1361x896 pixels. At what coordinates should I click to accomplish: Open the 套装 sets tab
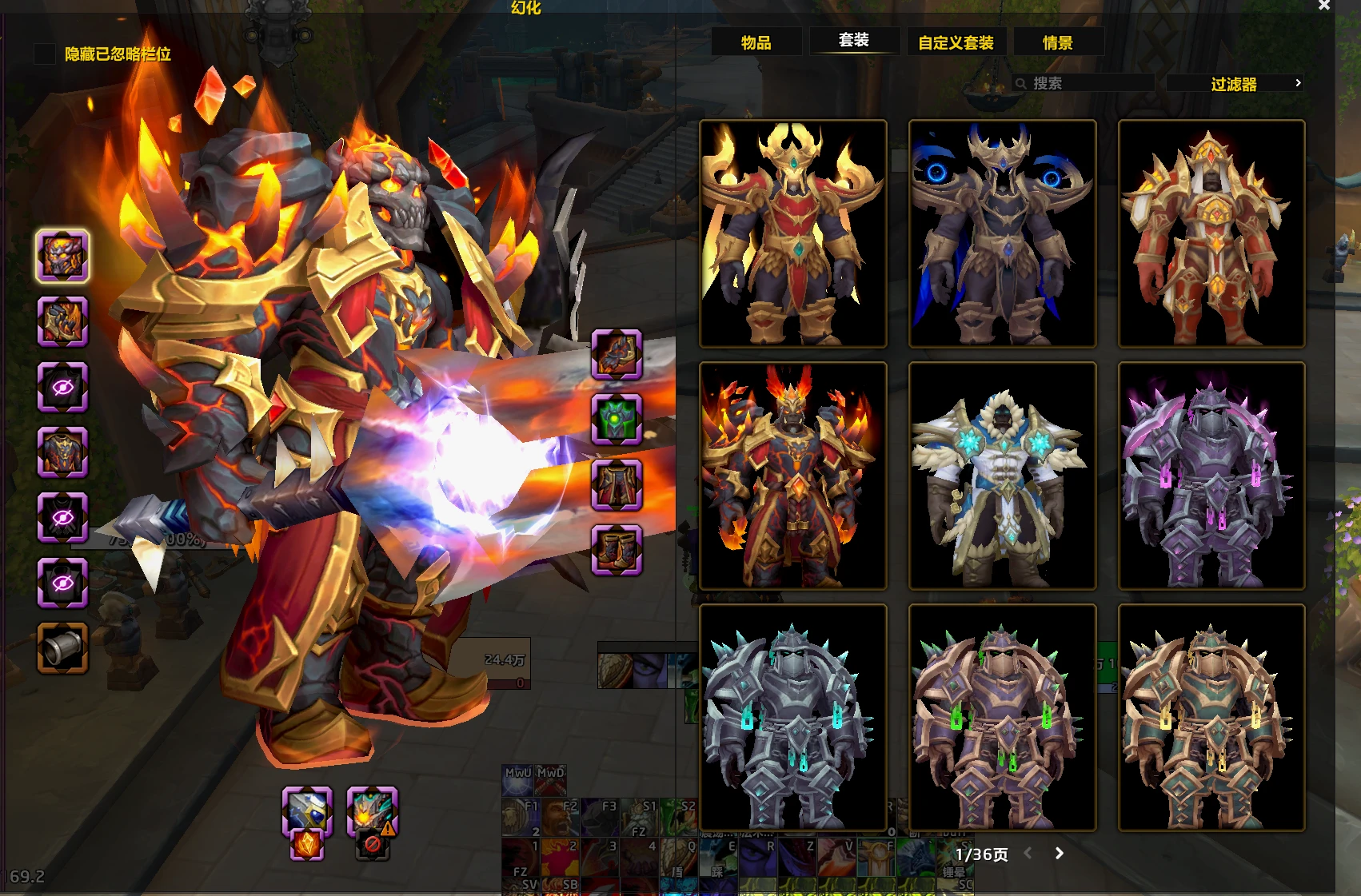tap(854, 40)
